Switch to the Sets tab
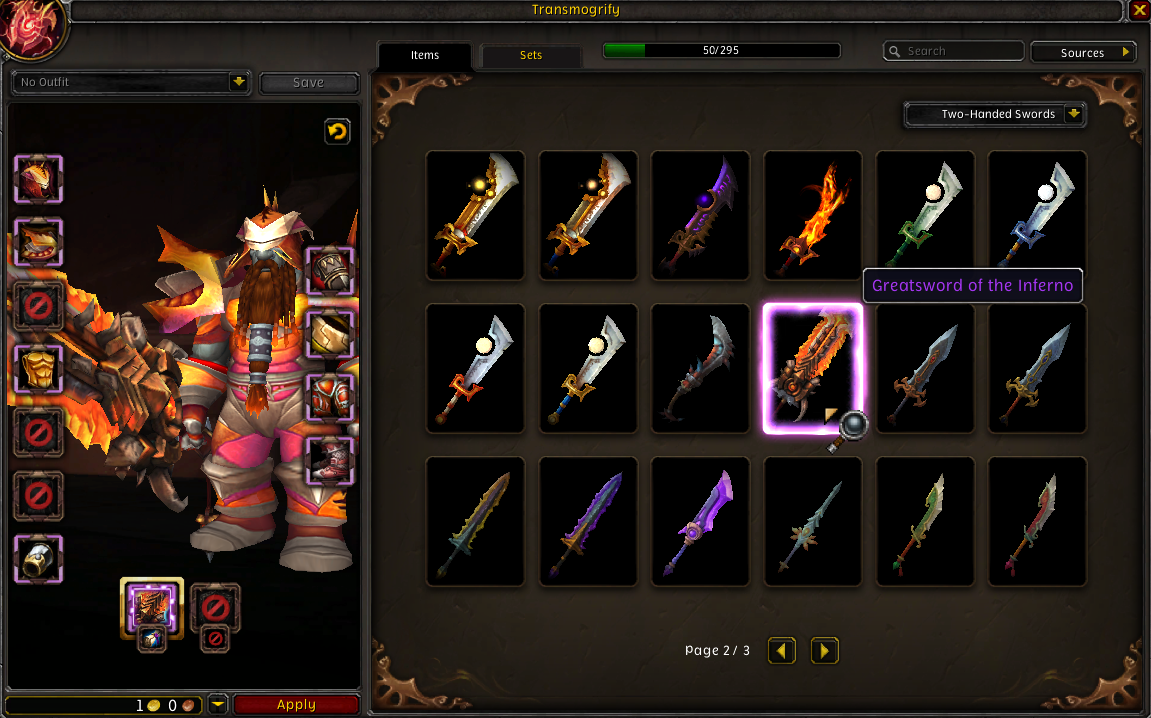The height and width of the screenshot is (718, 1151). click(x=531, y=55)
